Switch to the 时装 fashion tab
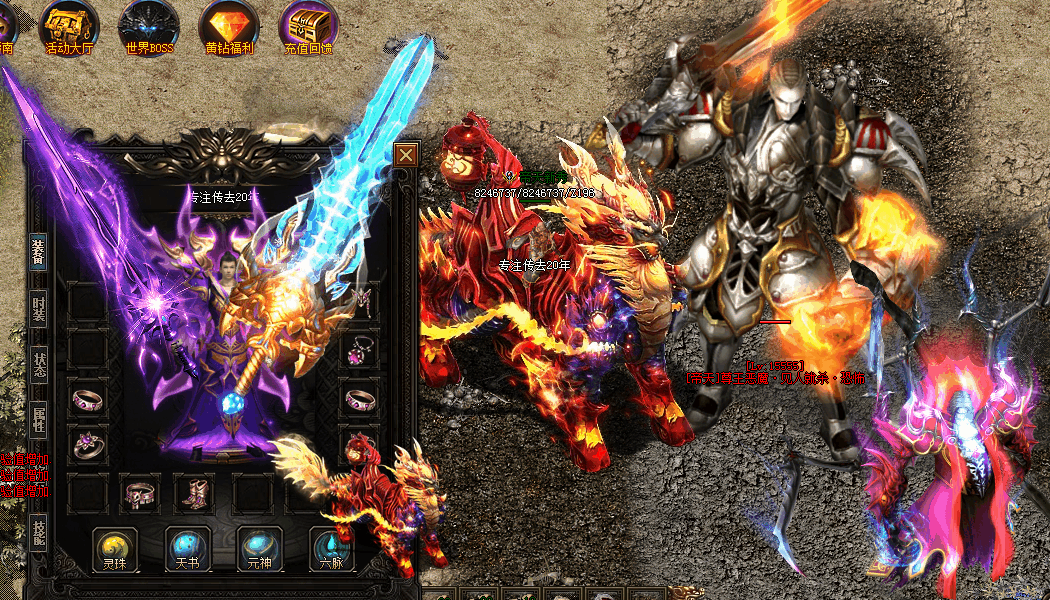Viewport: 1050px width, 600px height. pos(38,309)
